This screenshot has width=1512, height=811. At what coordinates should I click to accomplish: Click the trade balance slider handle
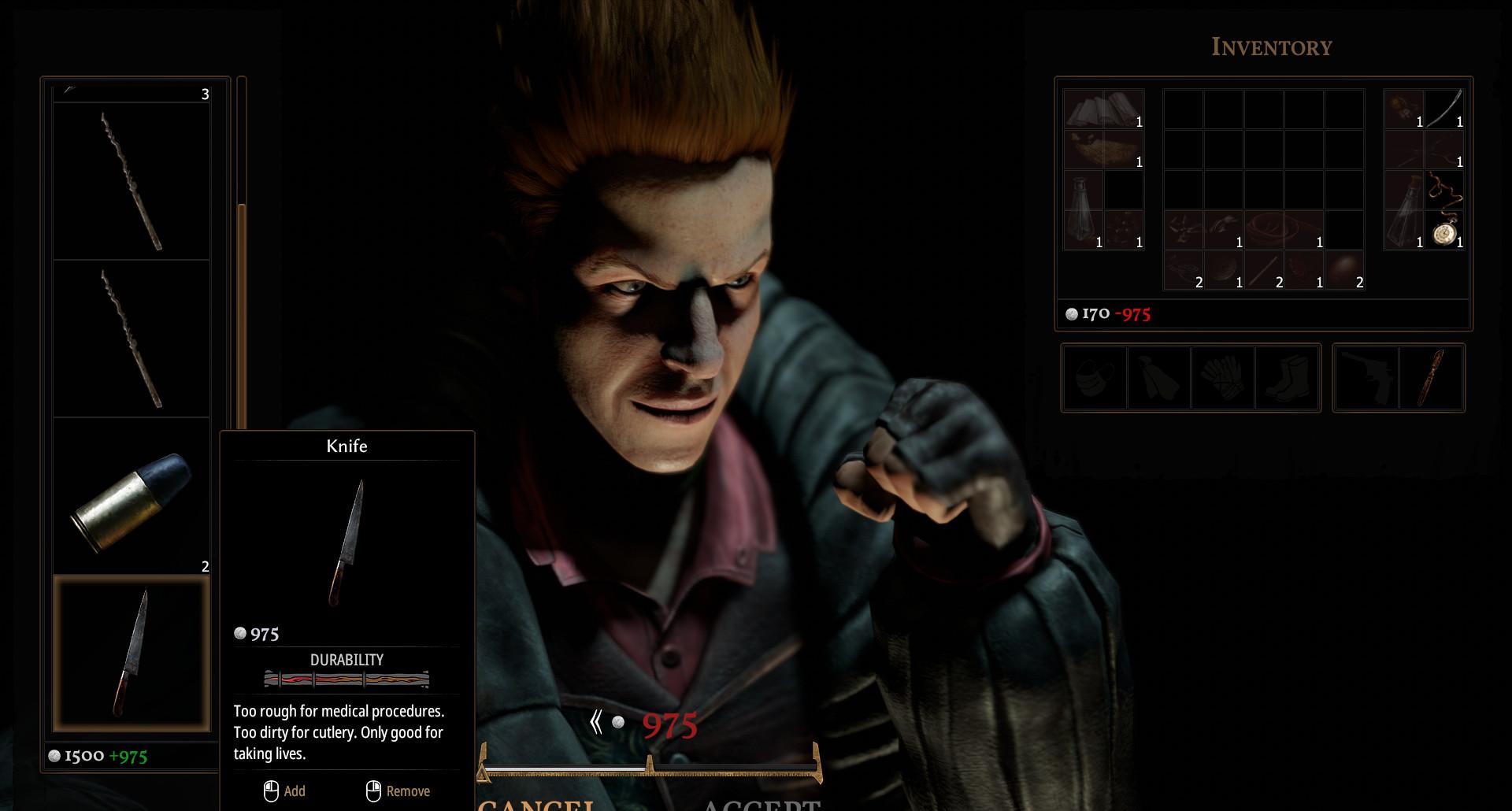pyautogui.click(x=649, y=763)
